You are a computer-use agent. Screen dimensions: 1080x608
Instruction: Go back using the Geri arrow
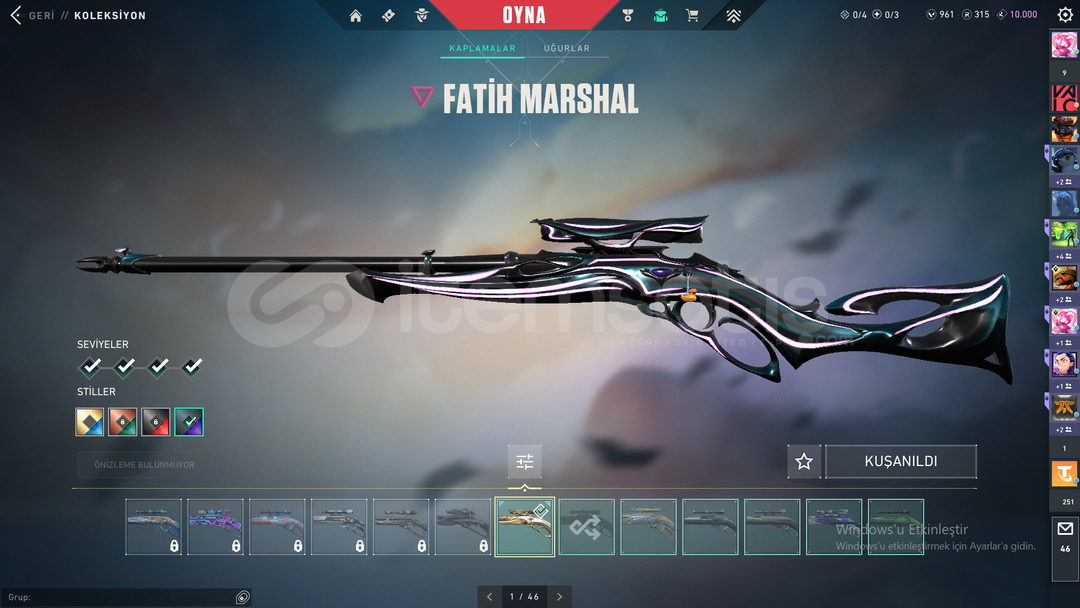[16, 16]
